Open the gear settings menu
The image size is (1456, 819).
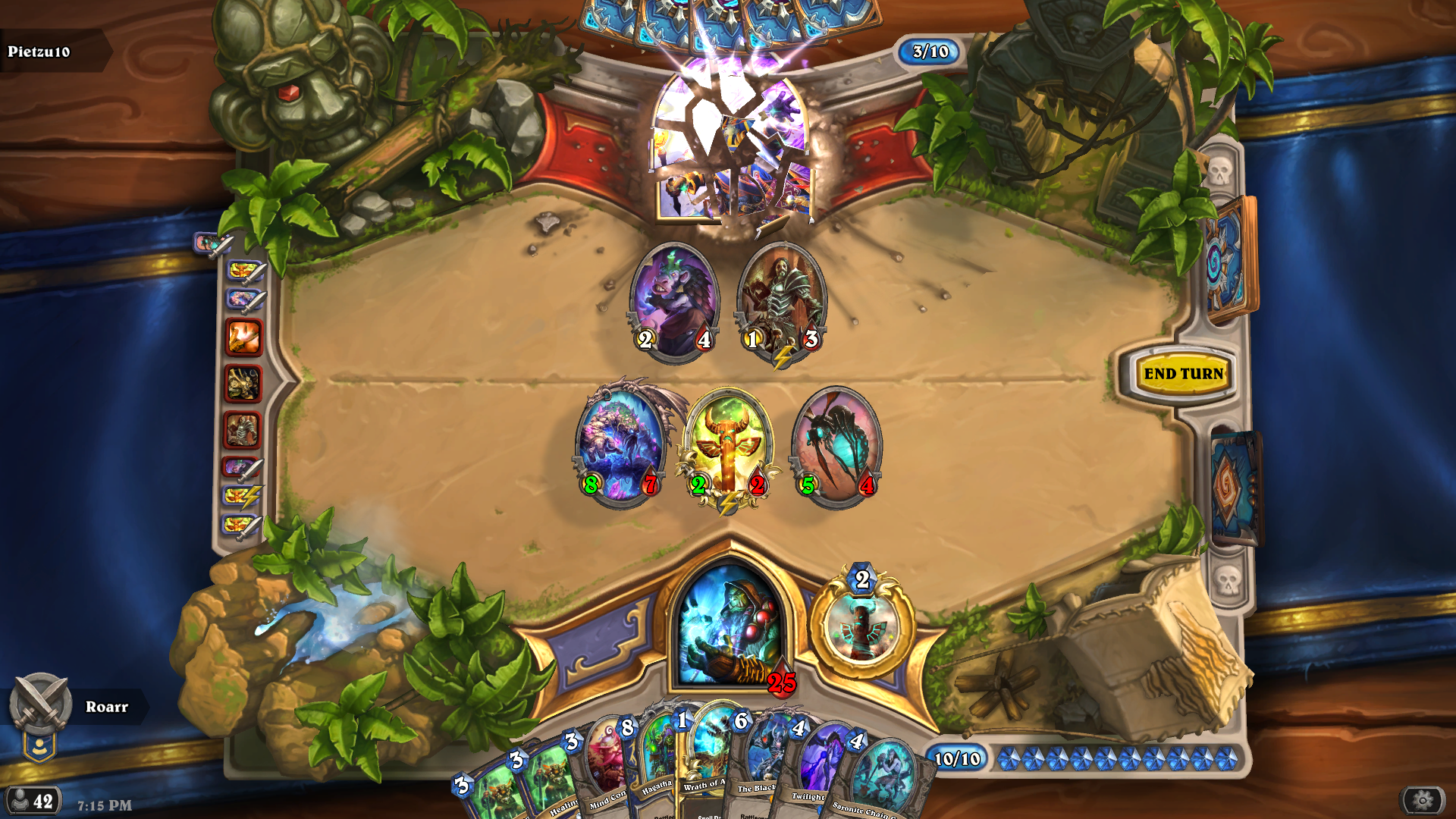[x=1422, y=800]
